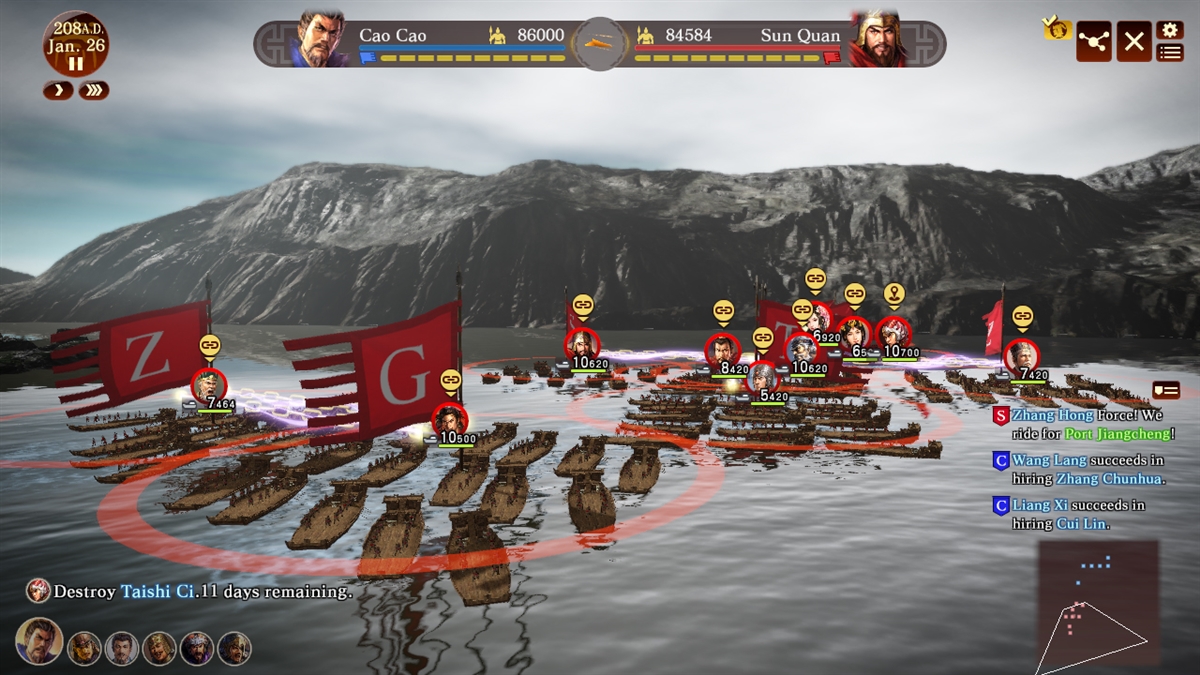Select the unit marker with 7464 troops
Screen dimensions: 1200x675
pyautogui.click(x=209, y=386)
